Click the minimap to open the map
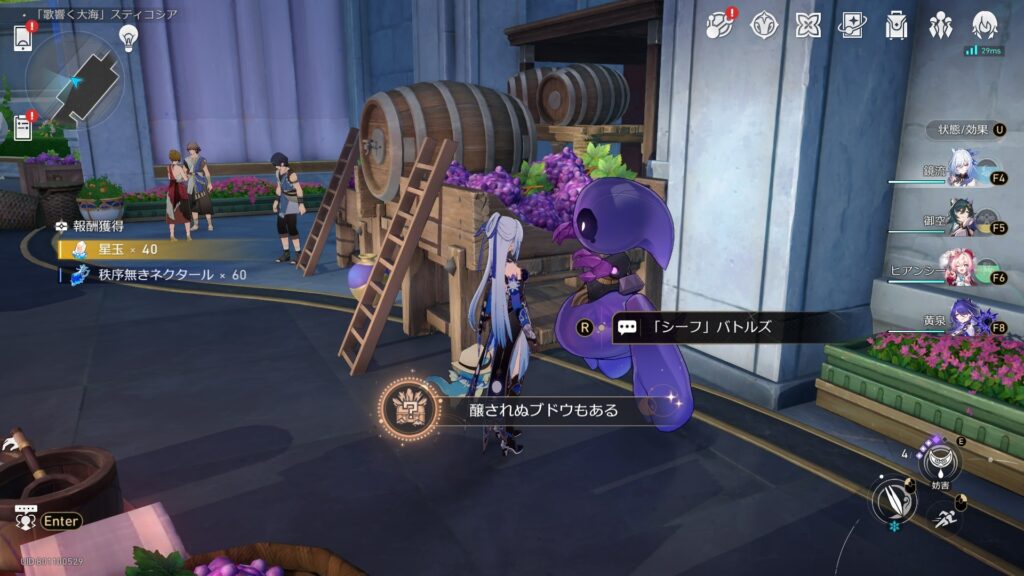 pos(75,82)
